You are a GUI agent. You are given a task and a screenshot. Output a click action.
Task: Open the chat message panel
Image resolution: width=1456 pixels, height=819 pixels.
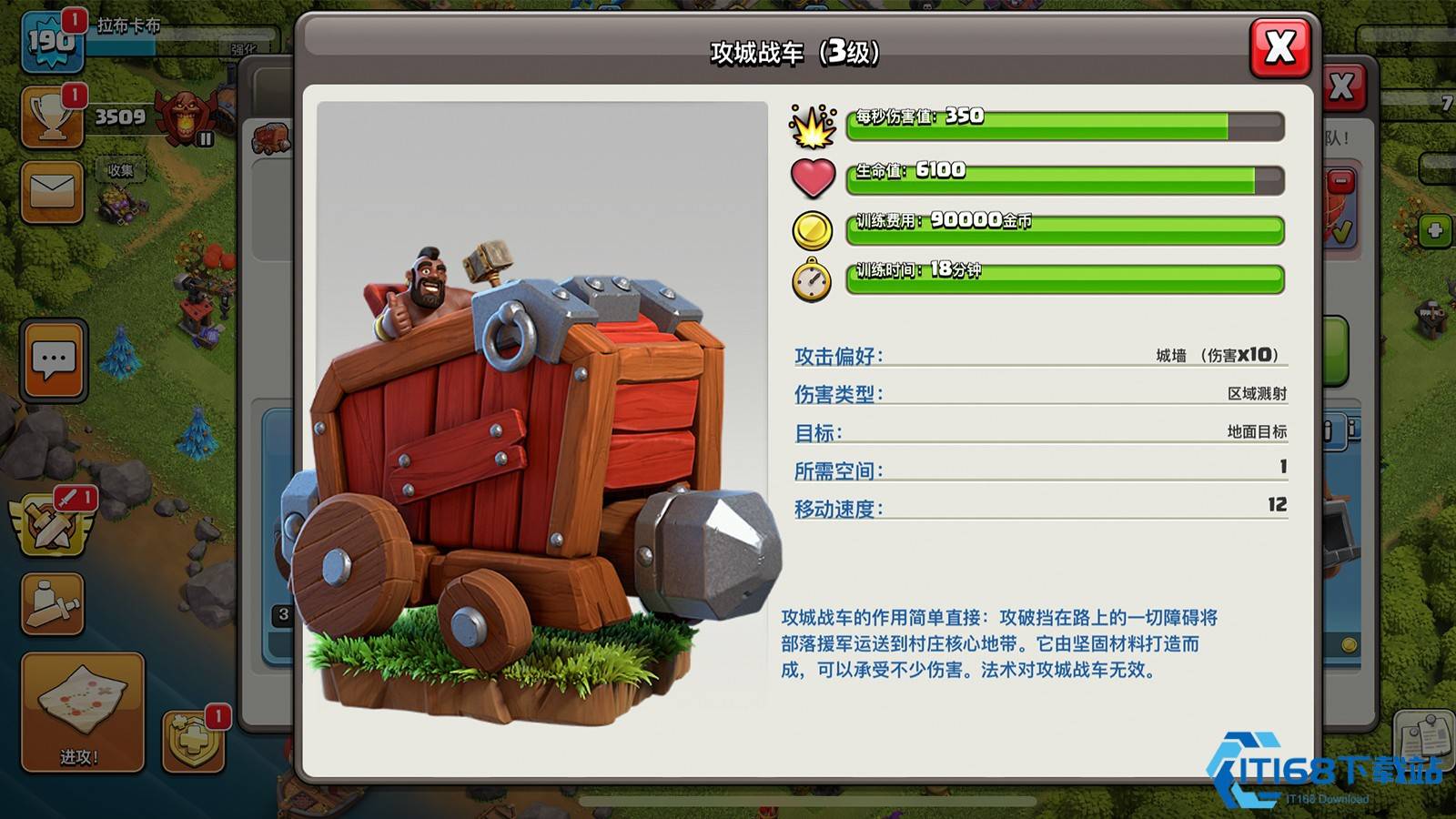pyautogui.click(x=52, y=361)
